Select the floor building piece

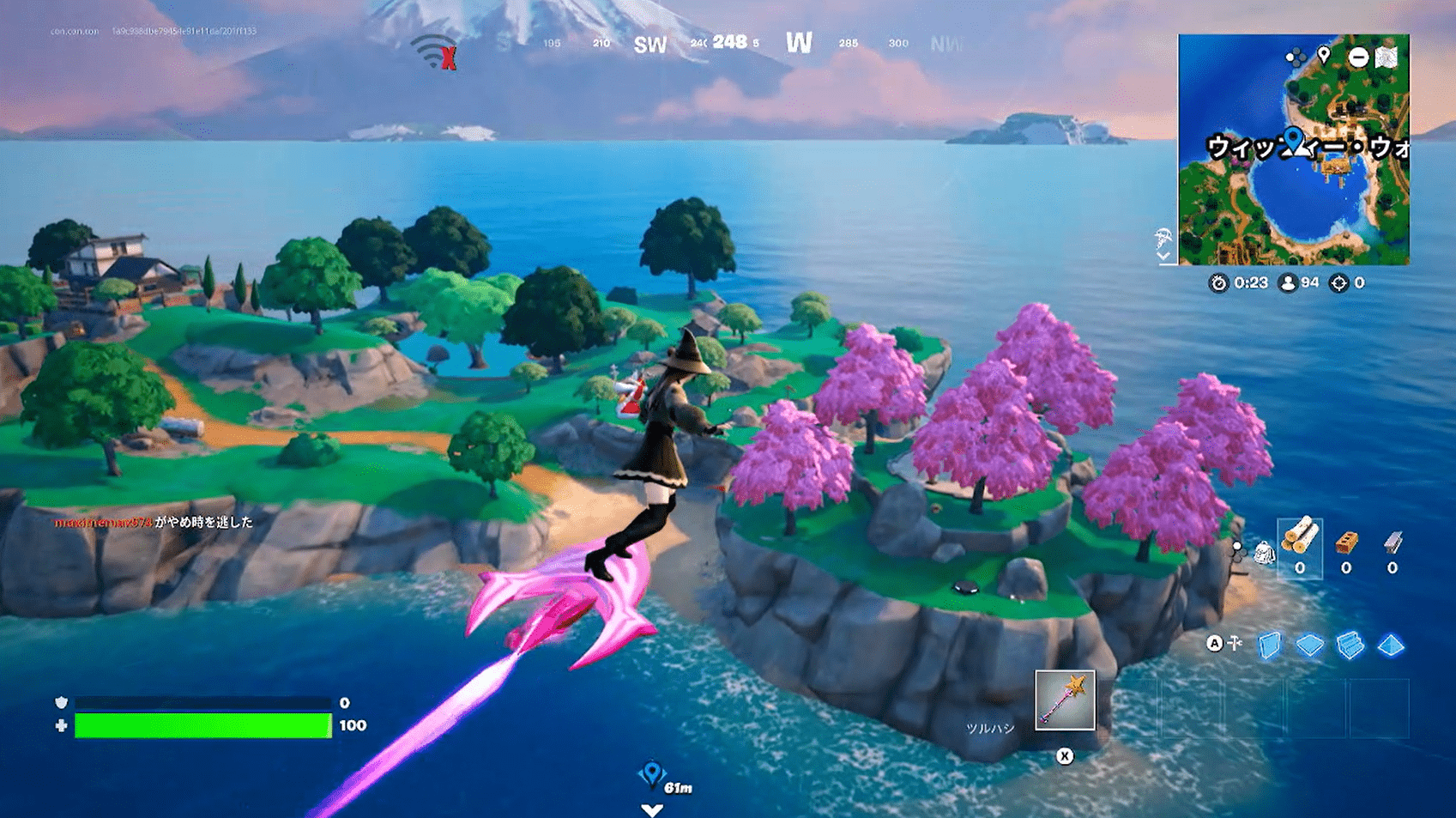[1309, 645]
